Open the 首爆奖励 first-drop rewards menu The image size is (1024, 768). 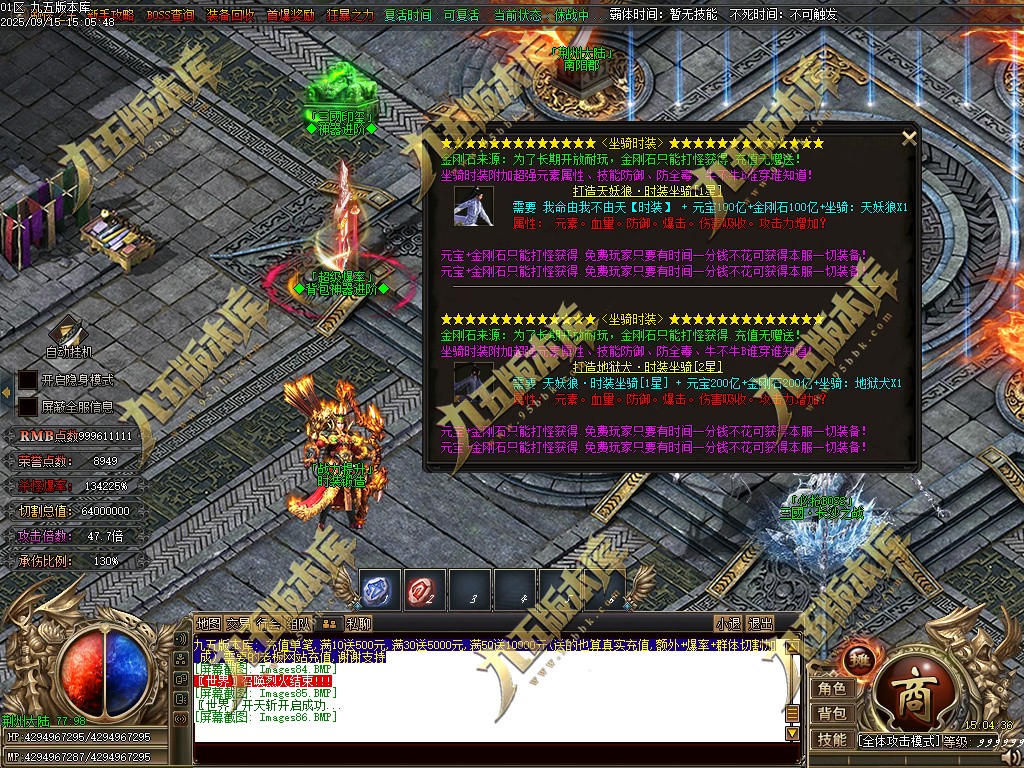(x=290, y=16)
